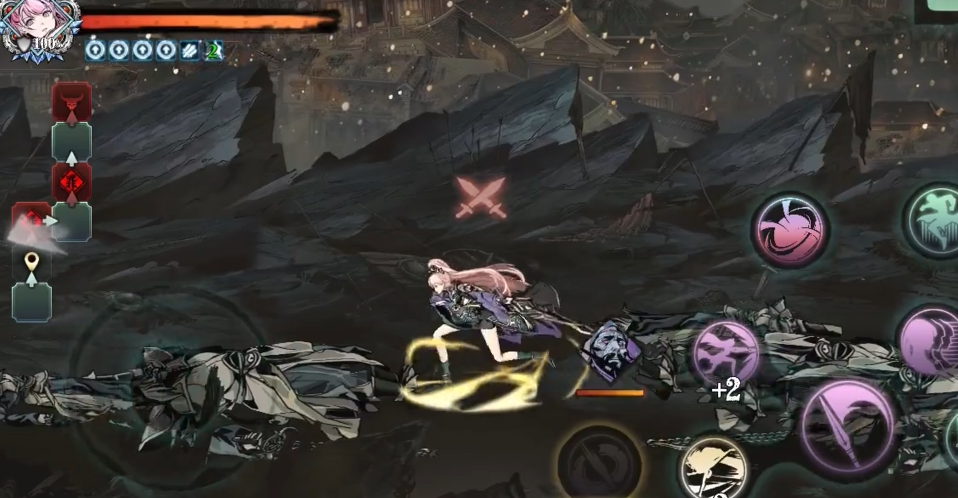Tap the dimmed gold-ringed skill button
The image size is (958, 498).
point(598,461)
